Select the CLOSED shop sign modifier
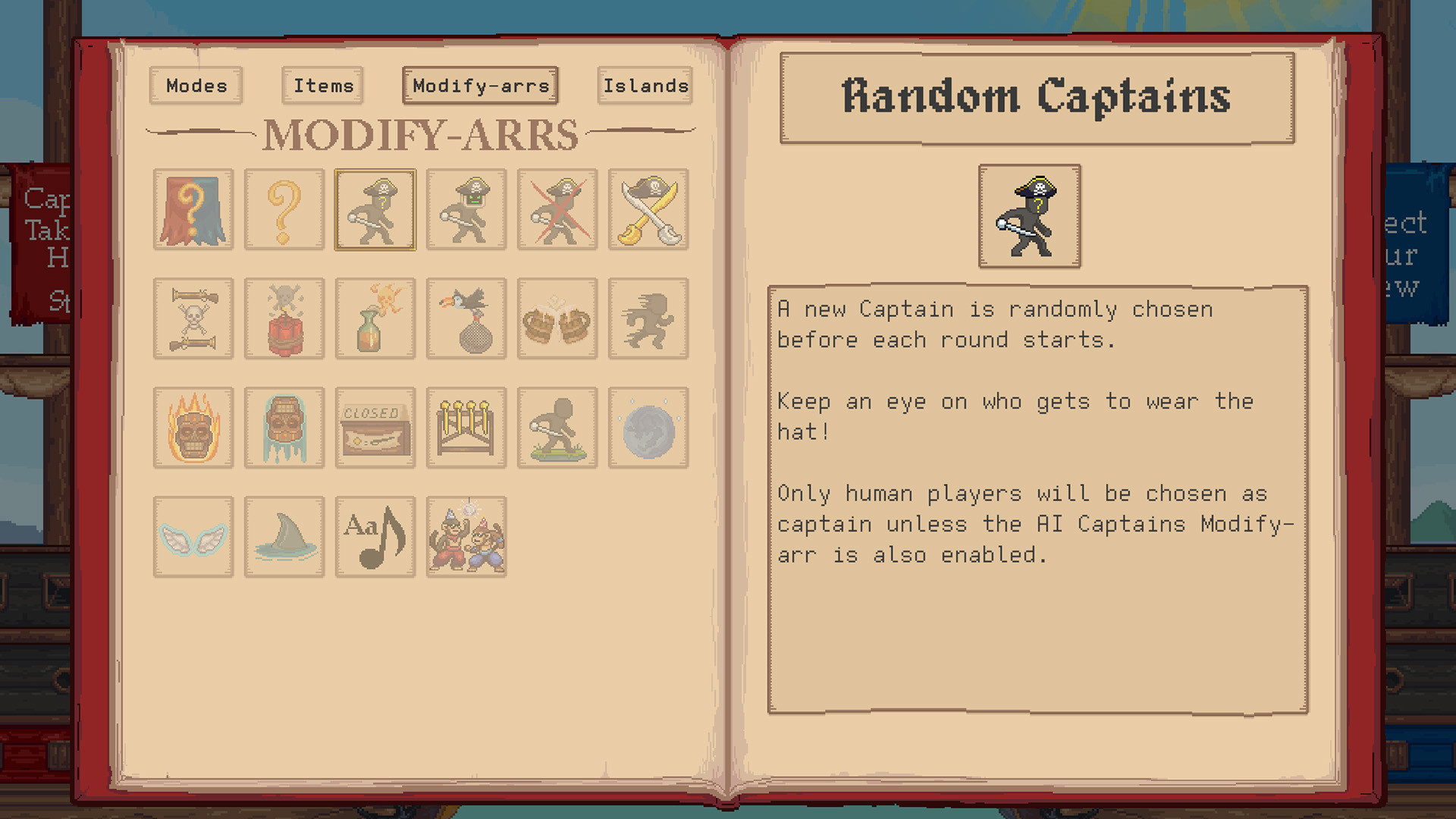 click(375, 427)
